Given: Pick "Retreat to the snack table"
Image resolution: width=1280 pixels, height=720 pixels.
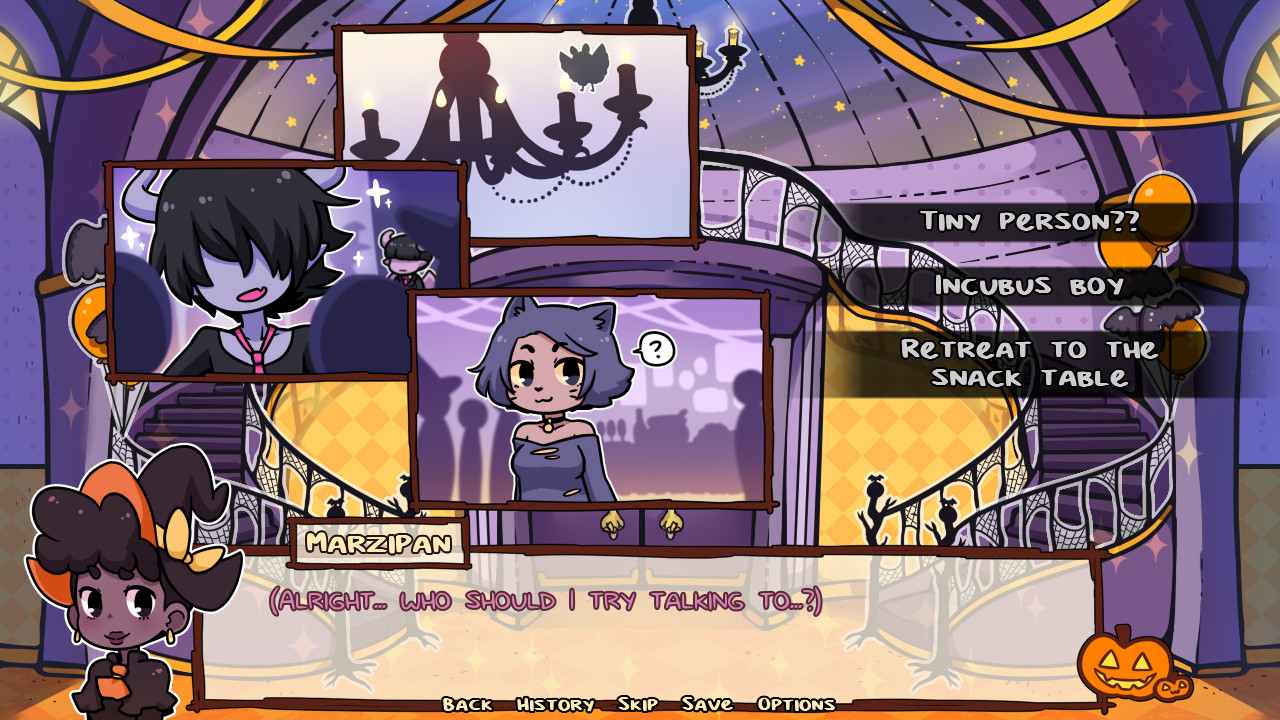Looking at the screenshot, I should tap(1029, 362).
